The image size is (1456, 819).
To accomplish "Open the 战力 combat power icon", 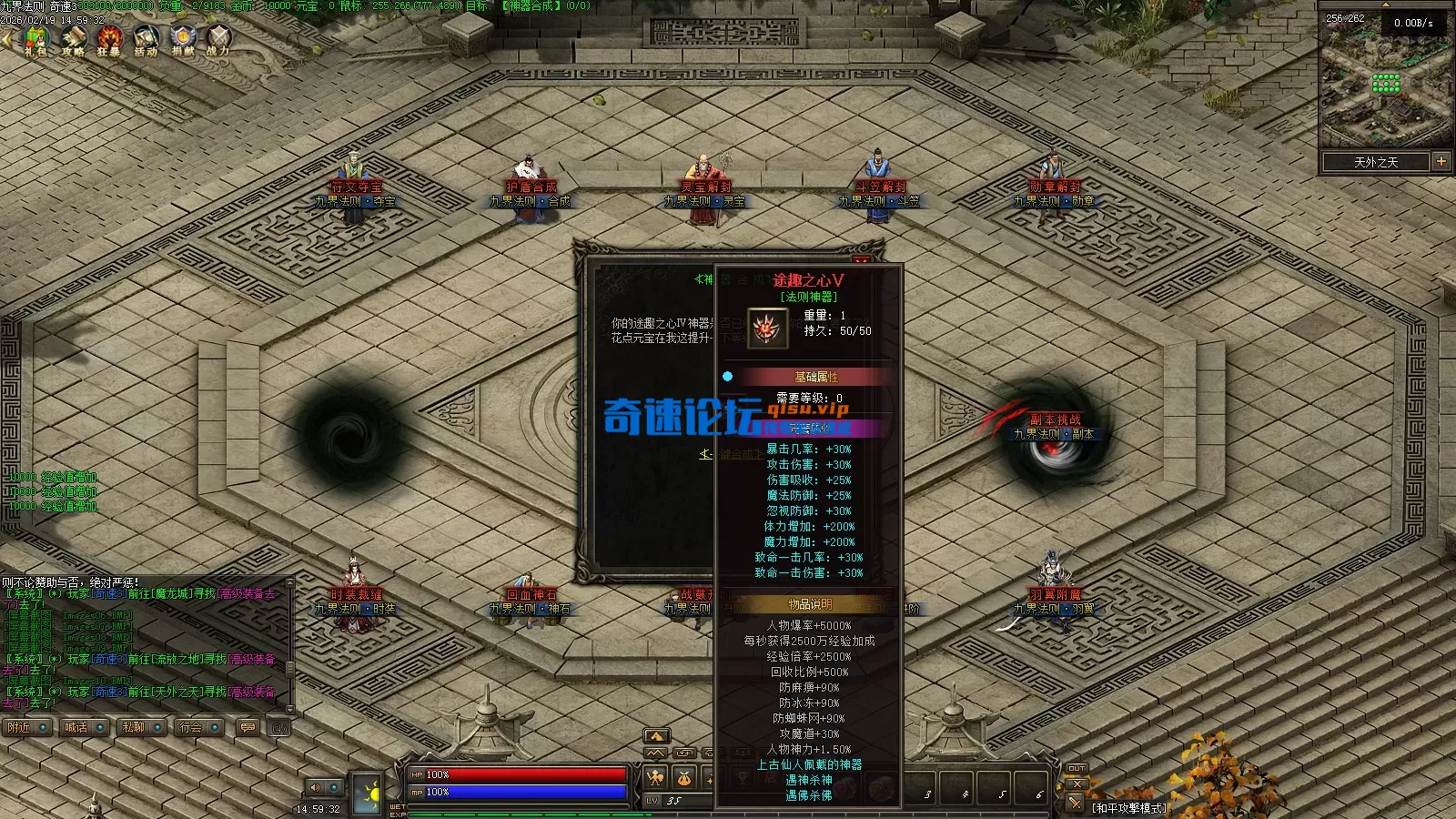I will click(219, 39).
